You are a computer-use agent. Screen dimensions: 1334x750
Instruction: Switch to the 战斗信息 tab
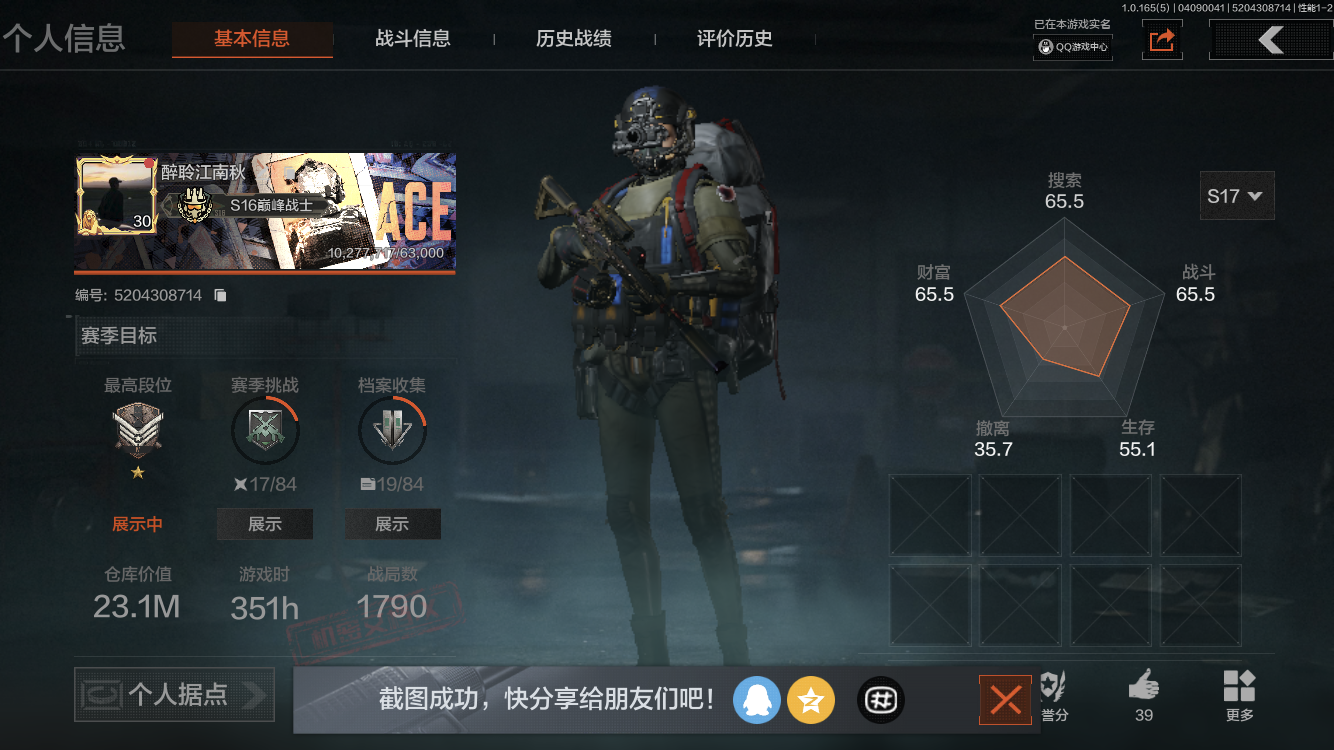[x=413, y=39]
